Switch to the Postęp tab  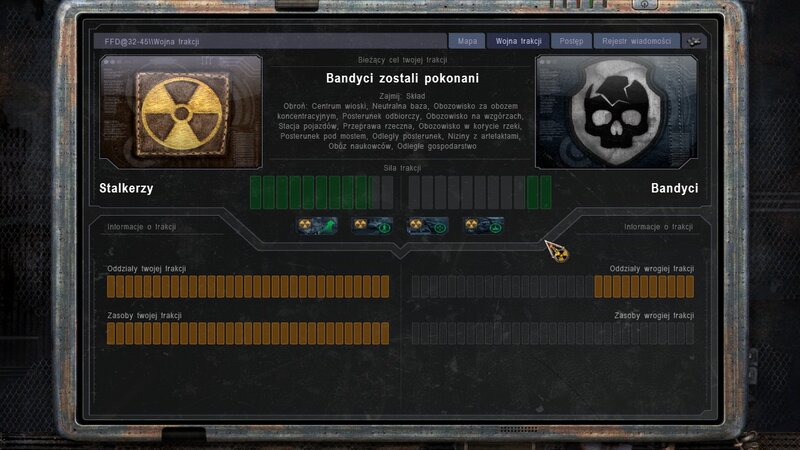(572, 42)
